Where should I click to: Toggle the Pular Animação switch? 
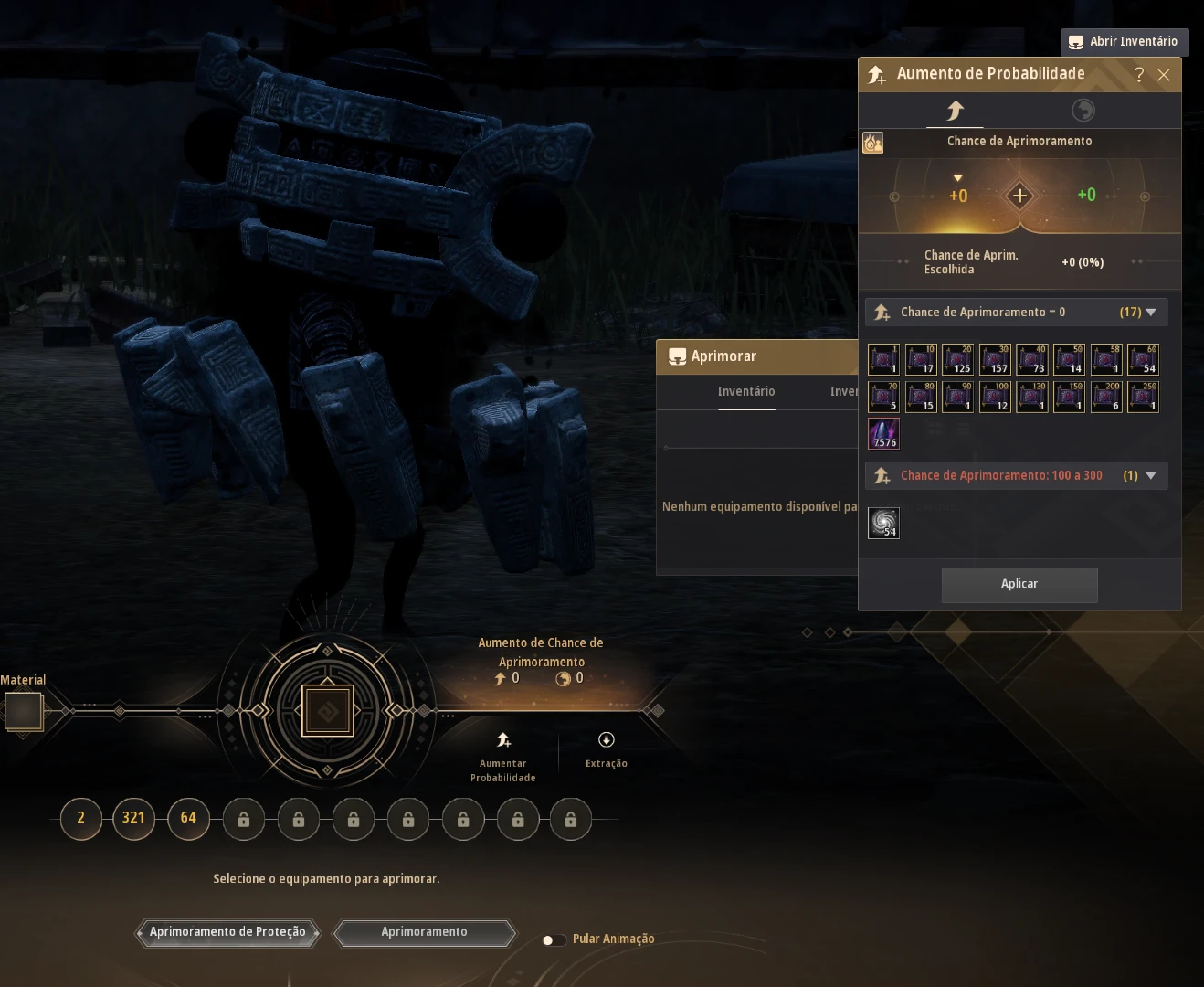pos(552,939)
